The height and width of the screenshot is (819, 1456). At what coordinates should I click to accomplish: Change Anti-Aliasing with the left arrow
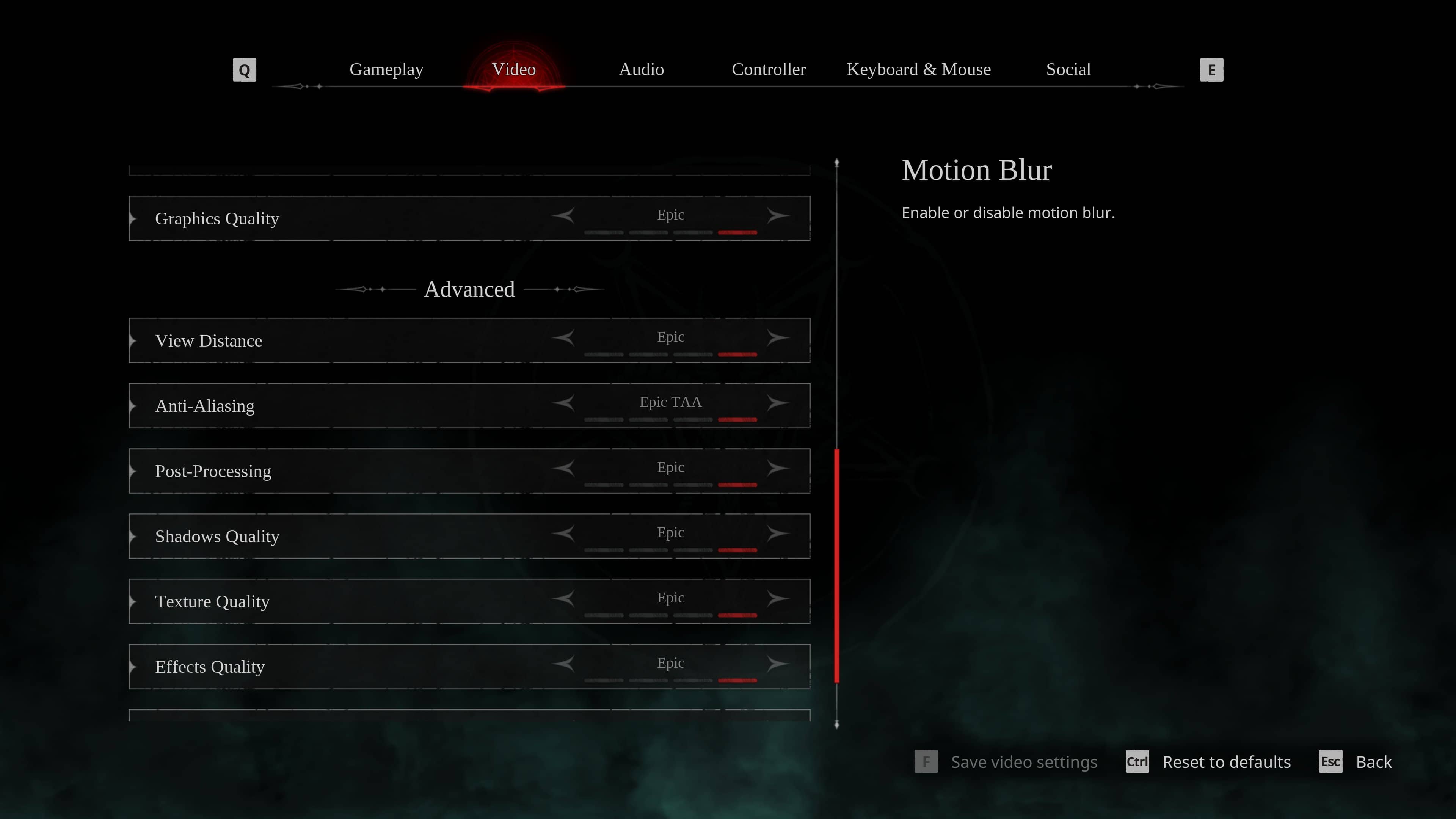click(563, 403)
